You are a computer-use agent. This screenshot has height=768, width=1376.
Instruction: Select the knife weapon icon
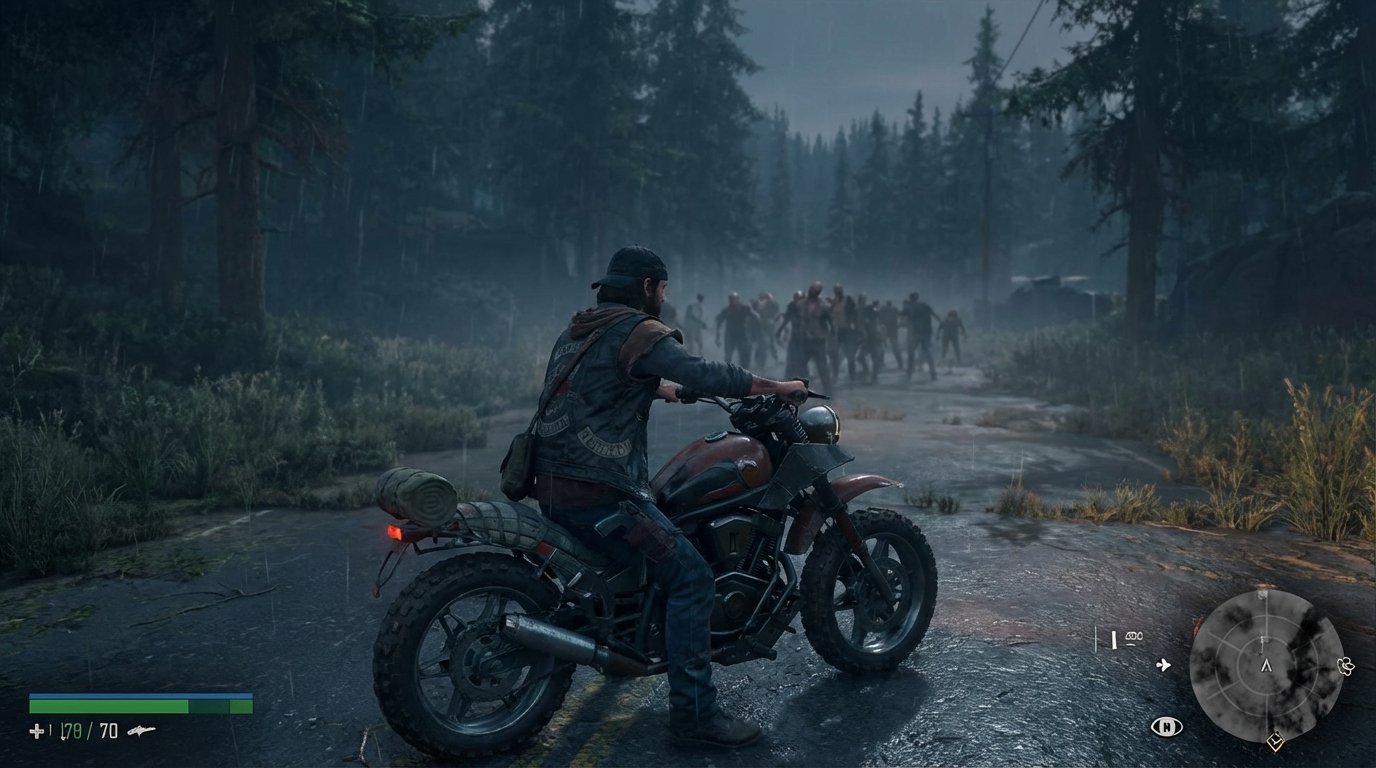pyautogui.click(x=142, y=730)
